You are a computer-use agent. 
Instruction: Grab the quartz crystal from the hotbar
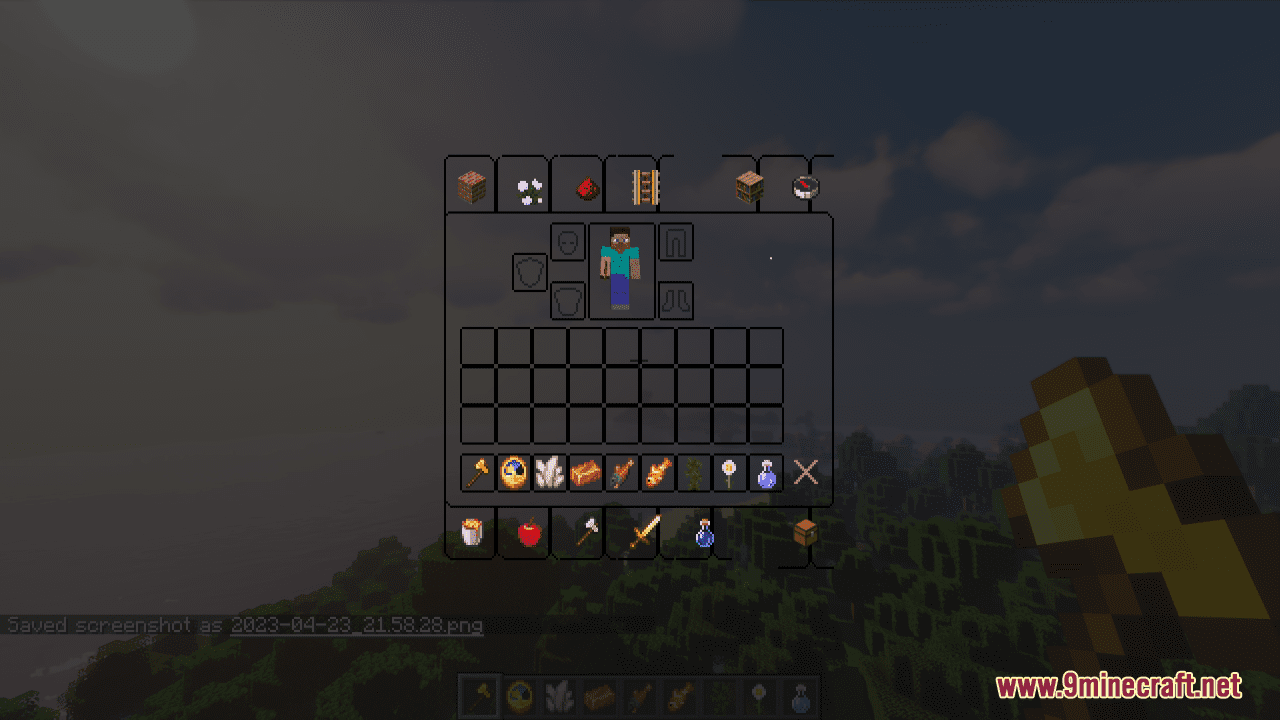(548, 473)
